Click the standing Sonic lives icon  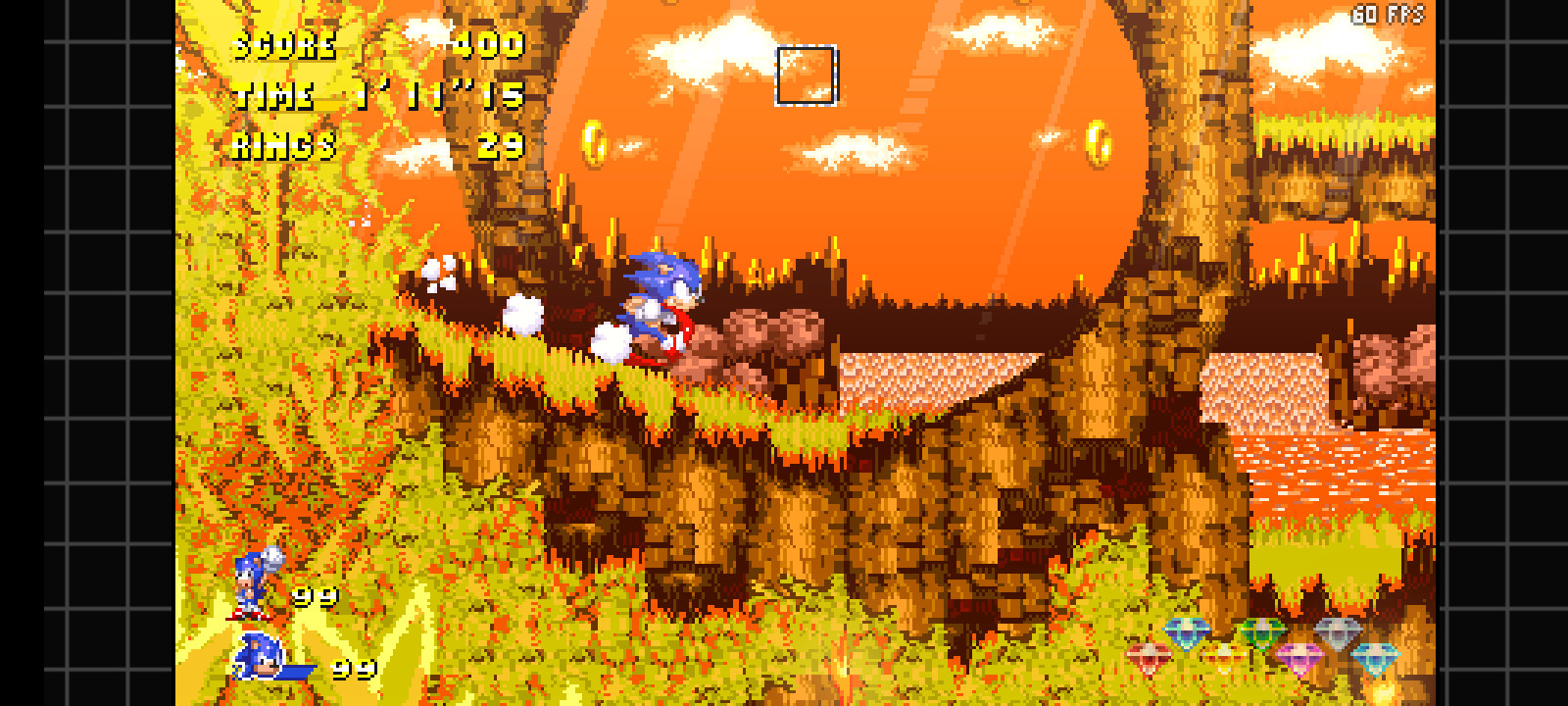(x=249, y=583)
